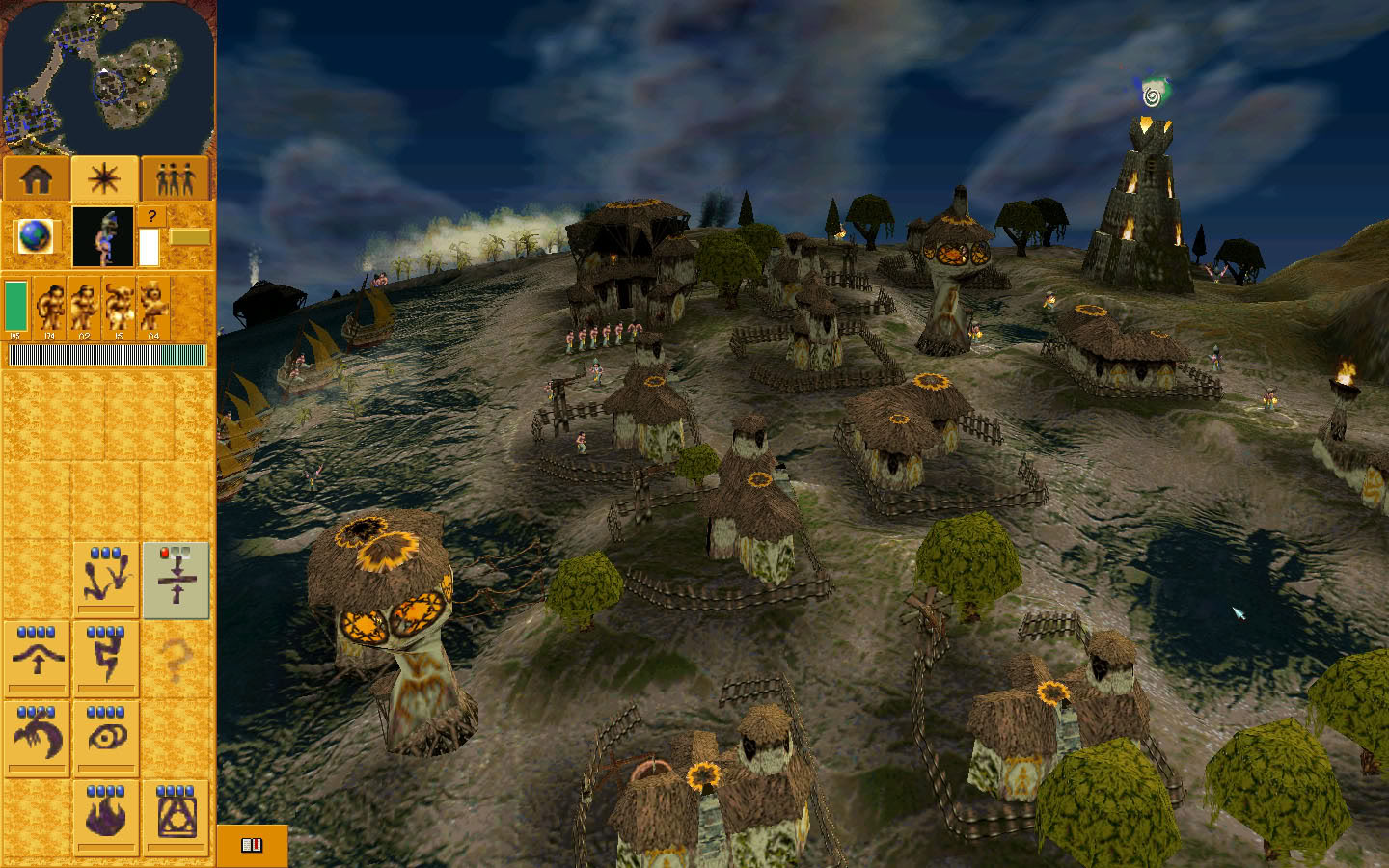Click the spinning globe icon
Viewport: 1389px width, 868px height.
(x=35, y=235)
